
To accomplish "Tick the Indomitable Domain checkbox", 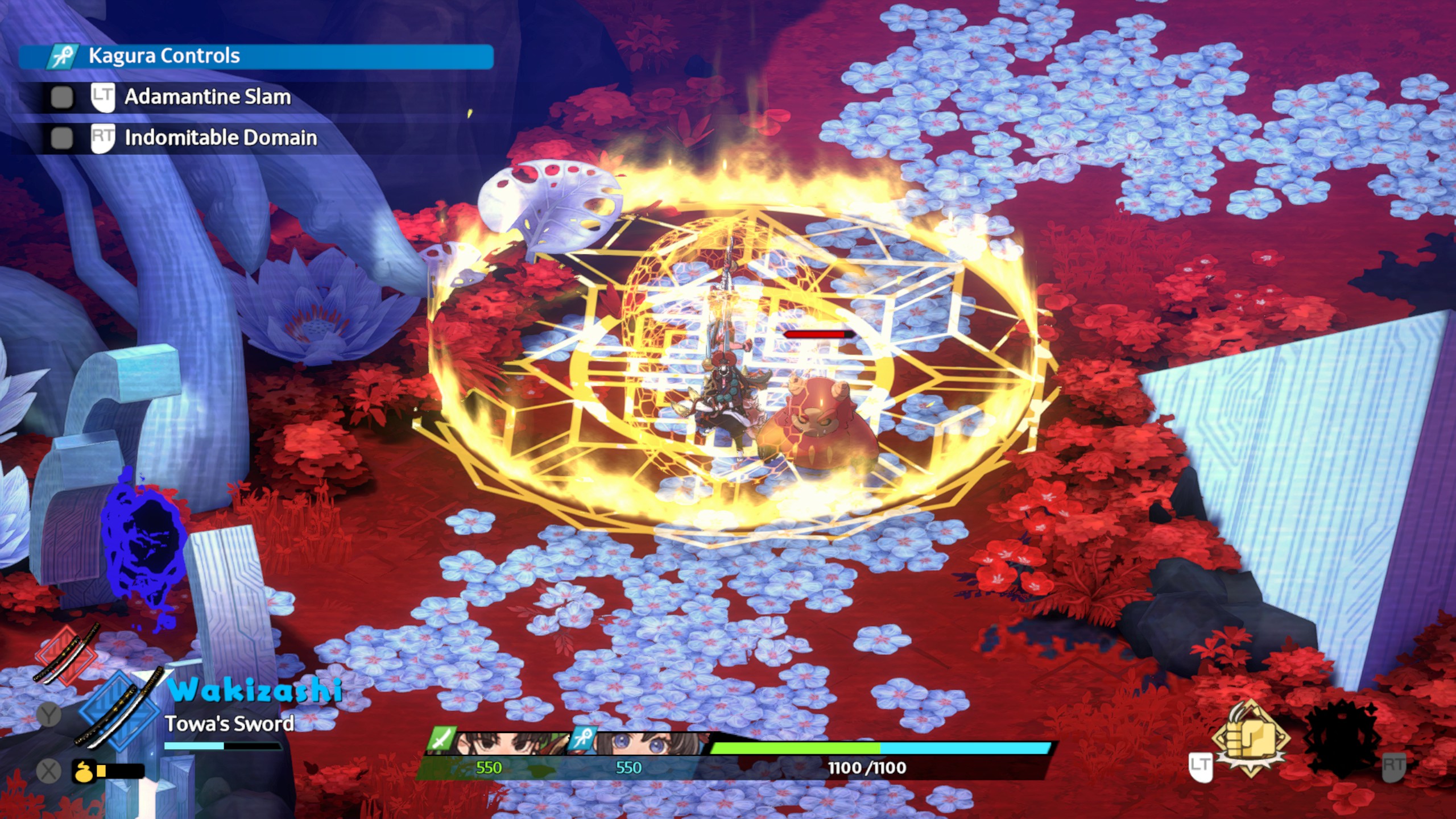I will [62, 138].
